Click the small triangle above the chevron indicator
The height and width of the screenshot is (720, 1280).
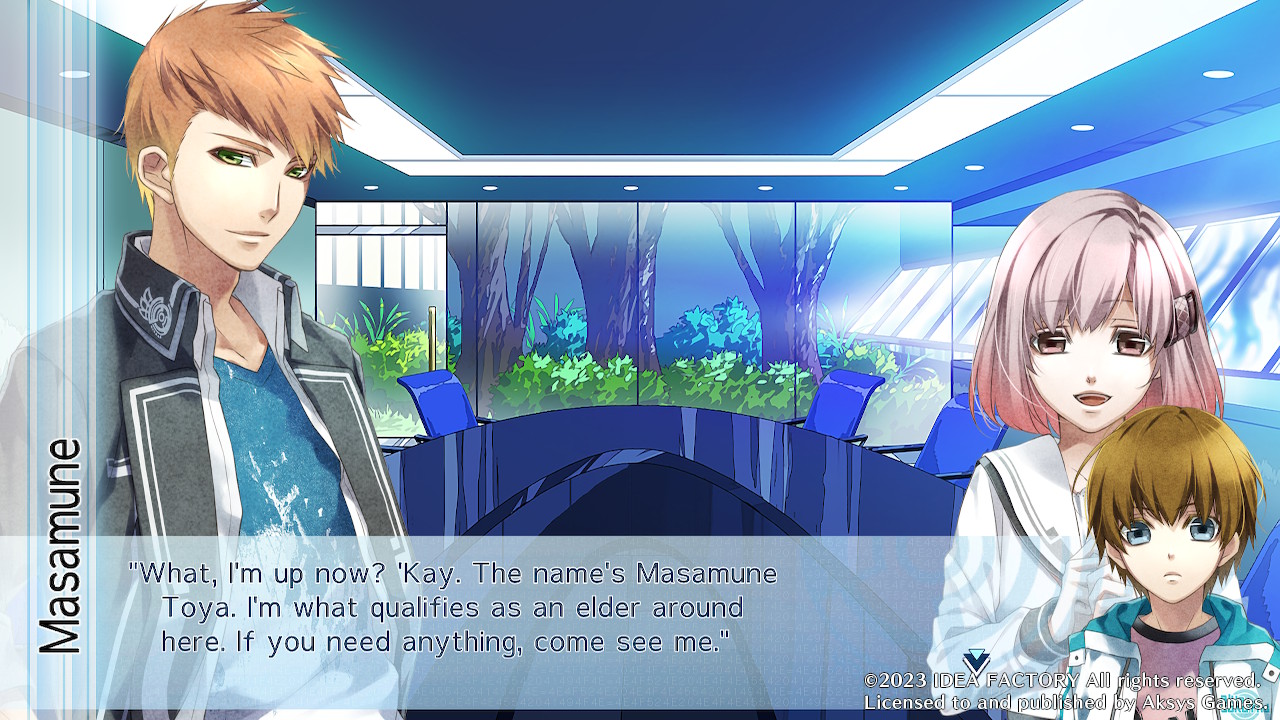[975, 652]
